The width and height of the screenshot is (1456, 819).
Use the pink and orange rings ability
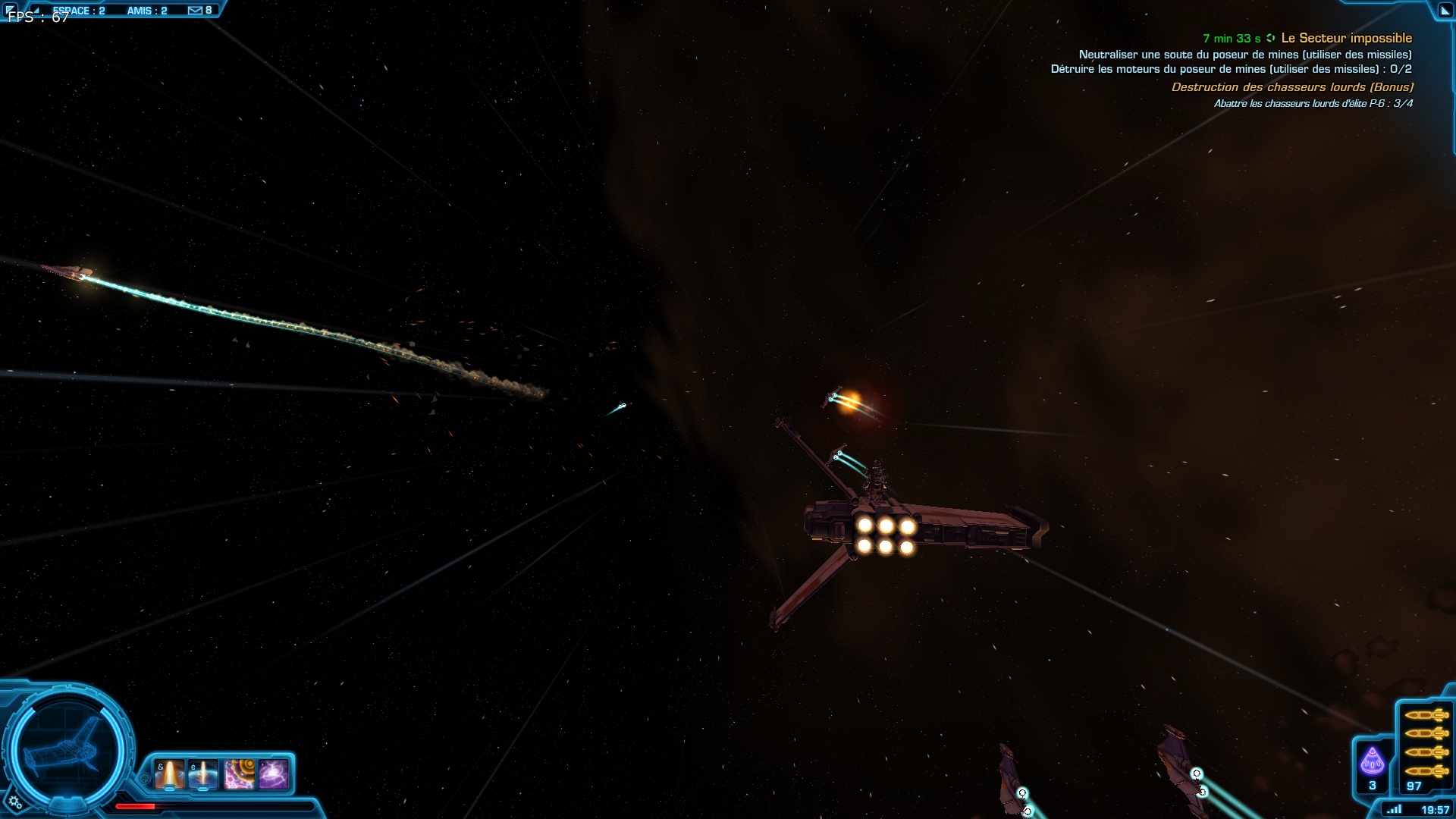239,775
